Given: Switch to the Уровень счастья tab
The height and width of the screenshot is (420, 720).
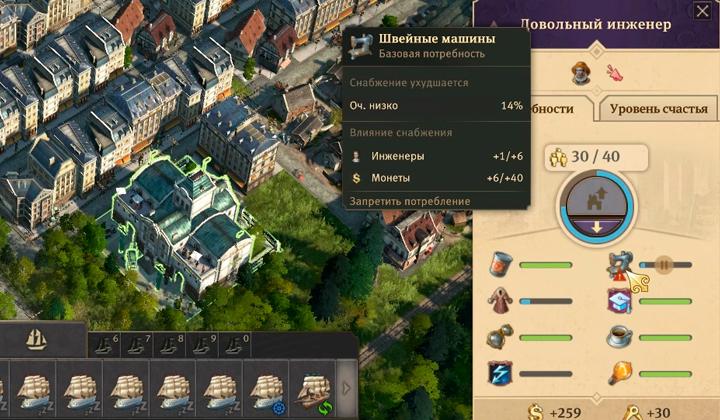Looking at the screenshot, I should point(657,108).
